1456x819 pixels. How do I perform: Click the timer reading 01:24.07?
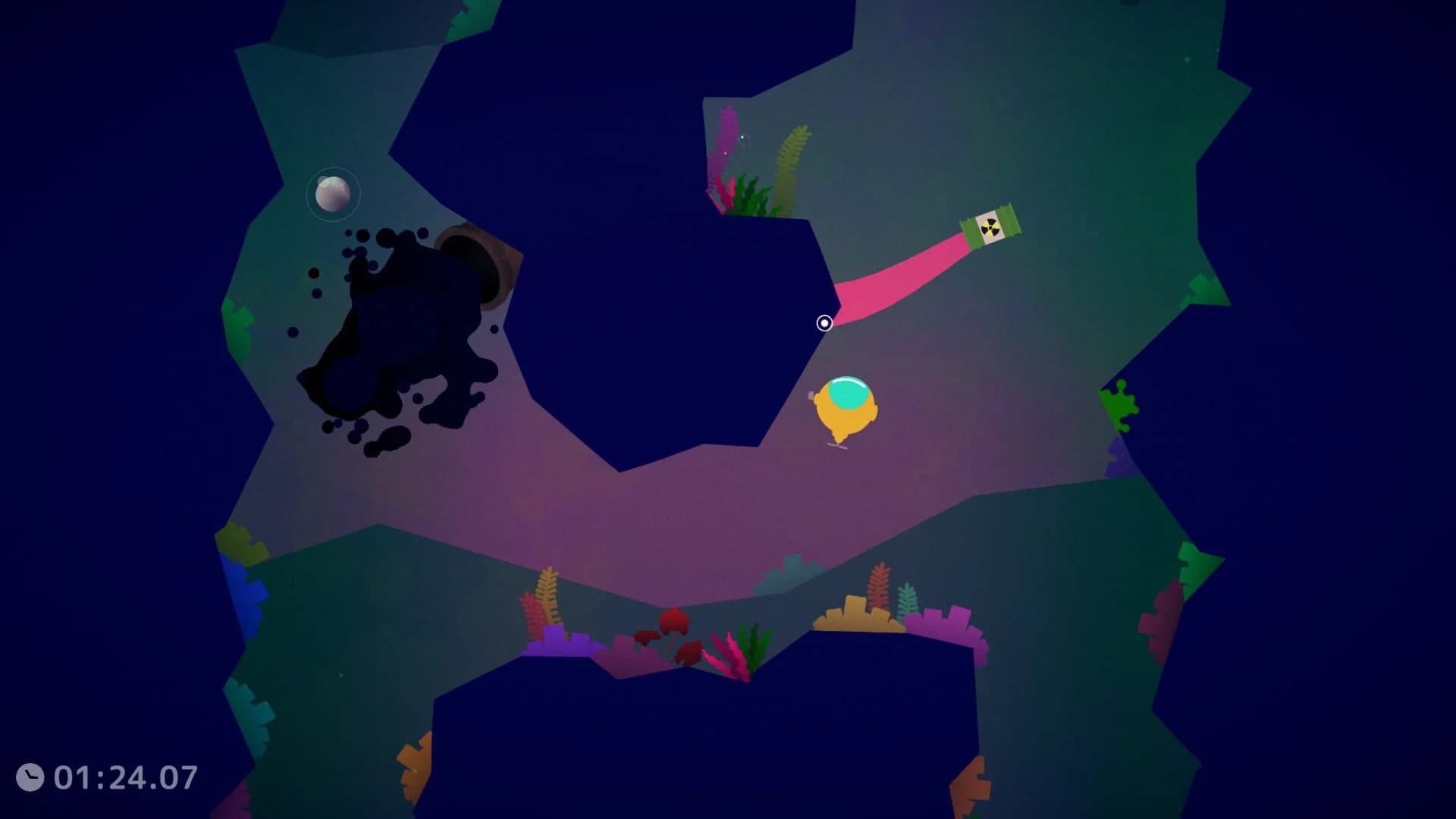[x=125, y=775]
